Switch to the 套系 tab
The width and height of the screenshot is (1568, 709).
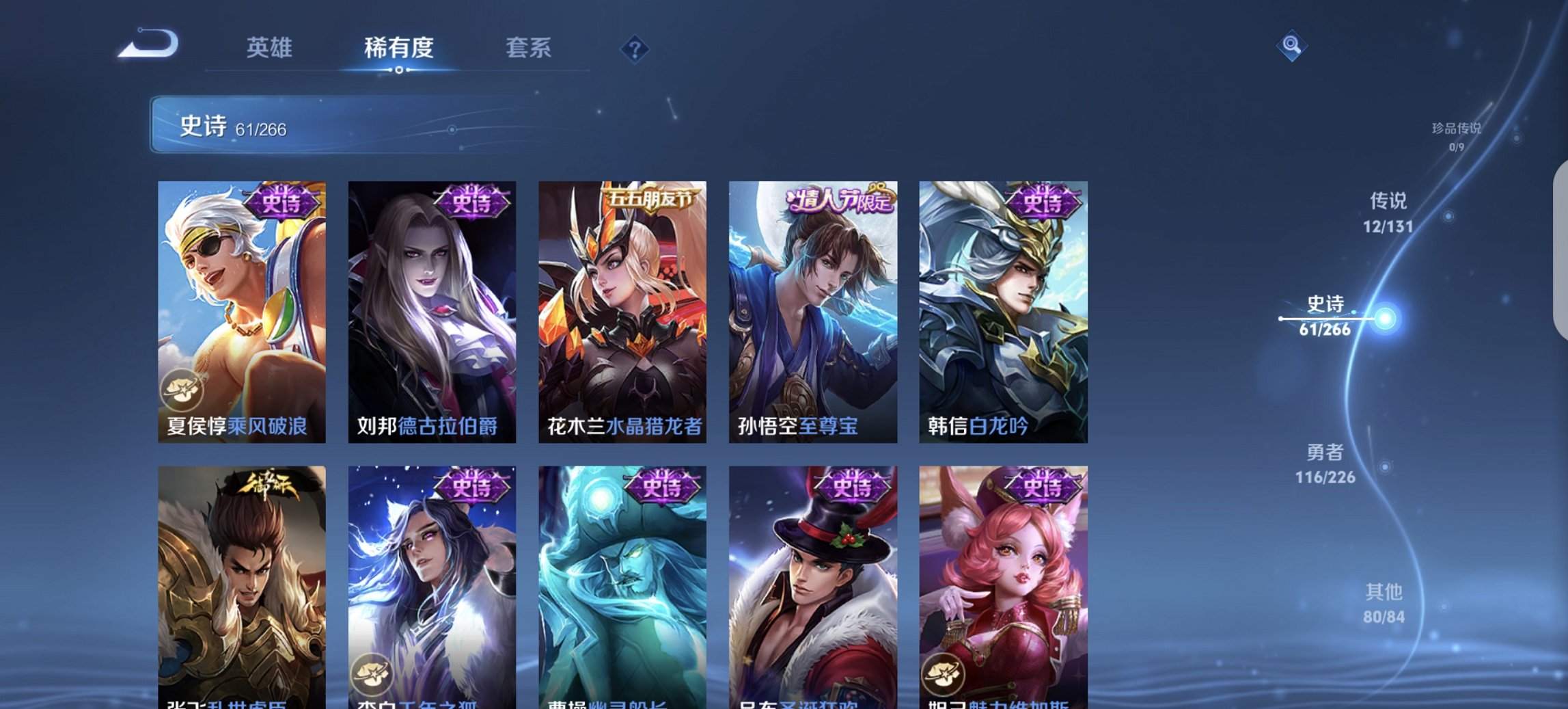click(x=529, y=48)
